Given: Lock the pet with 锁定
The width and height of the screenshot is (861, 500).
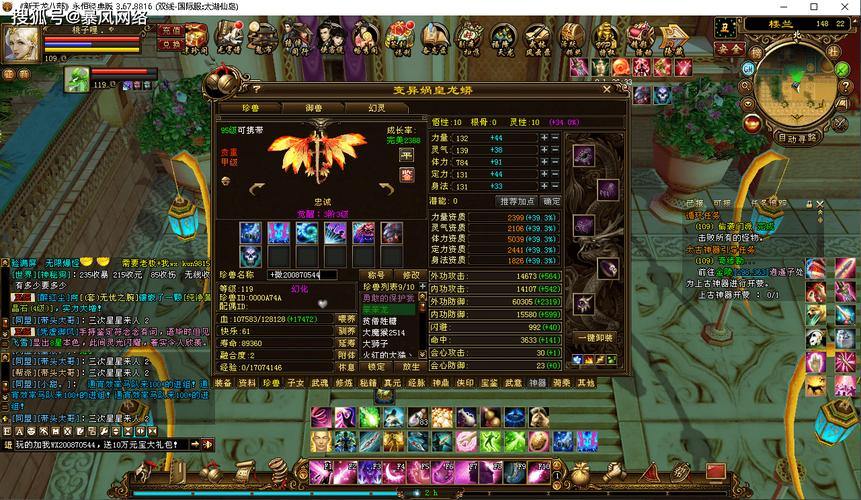Looking at the screenshot, I should point(374,367).
